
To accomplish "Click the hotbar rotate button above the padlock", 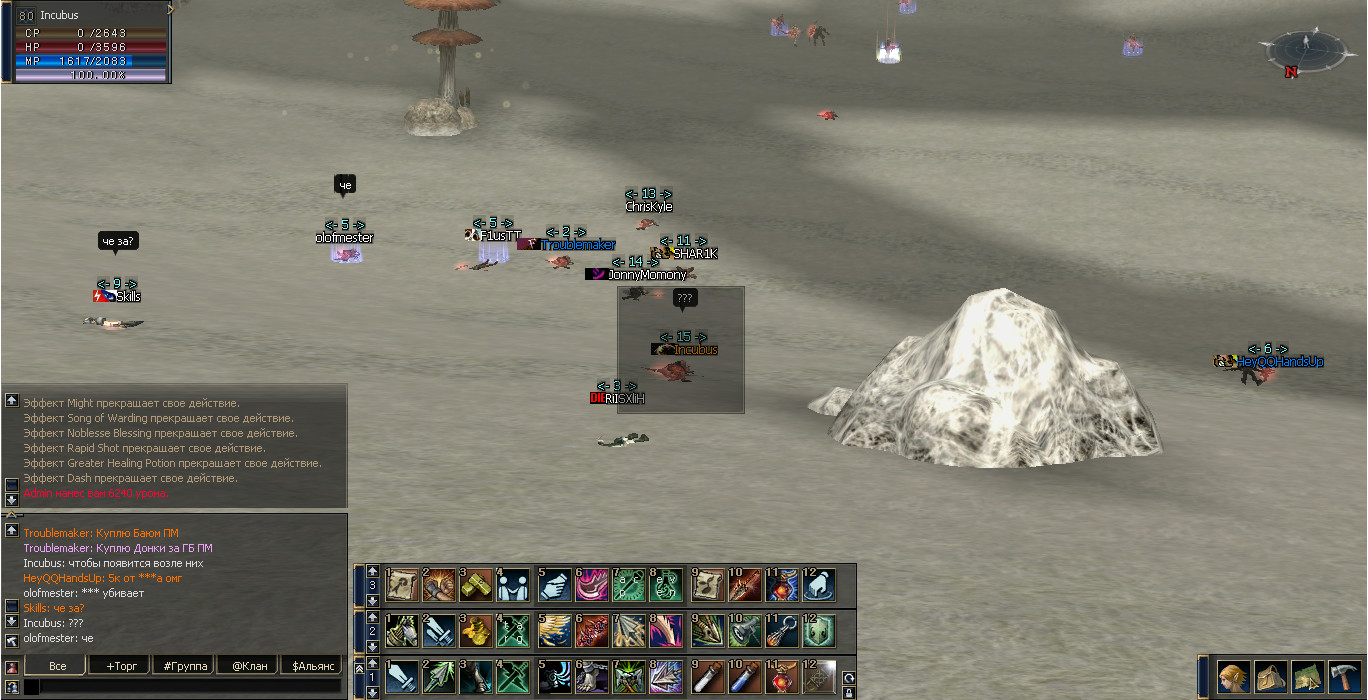I will point(848,677).
